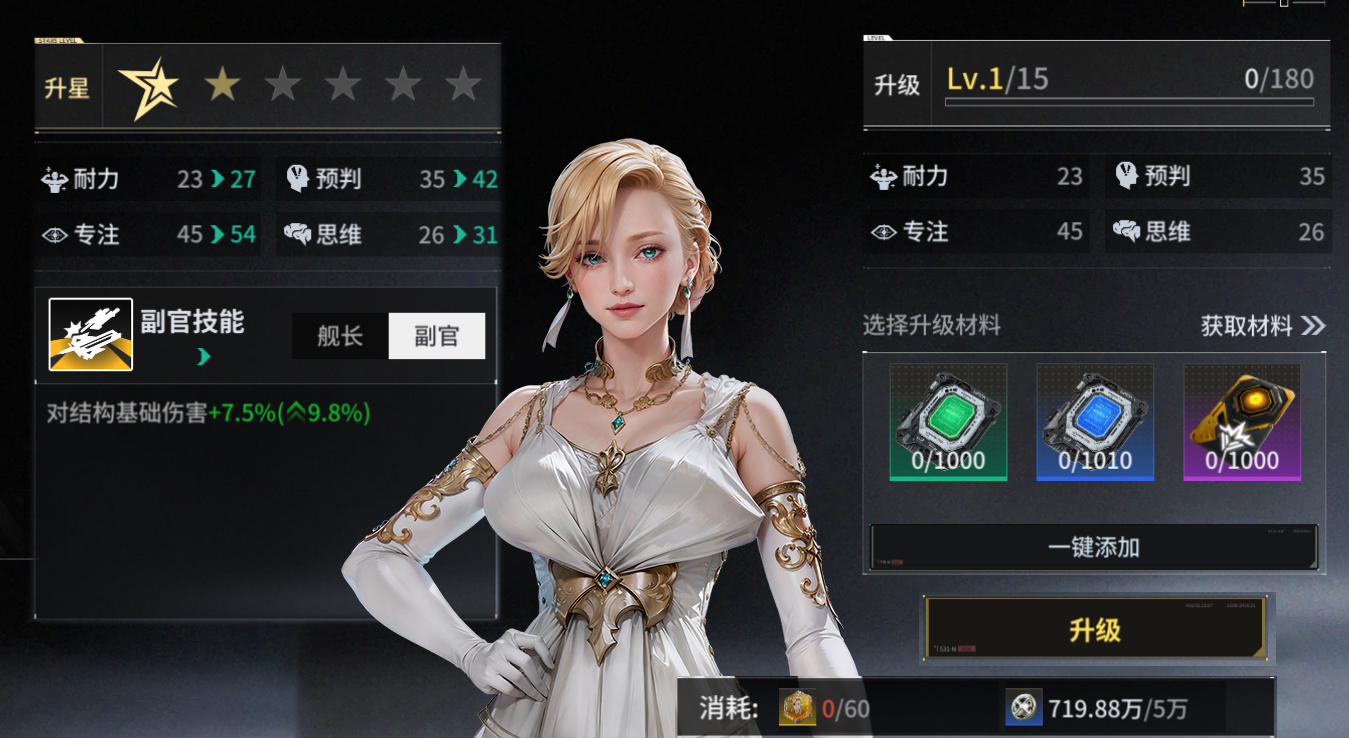Click the 升级 upgrade button

[x=1097, y=627]
